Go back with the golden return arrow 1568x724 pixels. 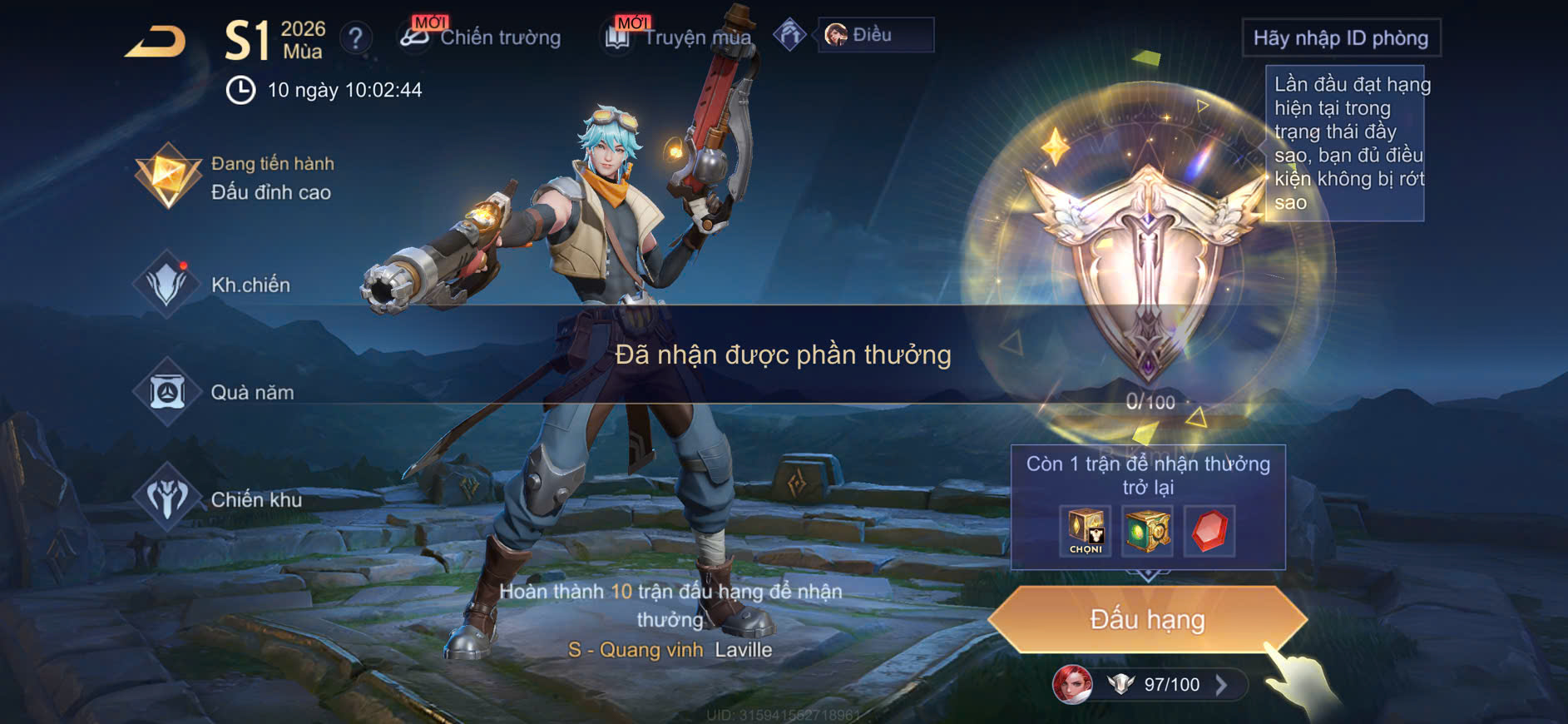coord(156,41)
